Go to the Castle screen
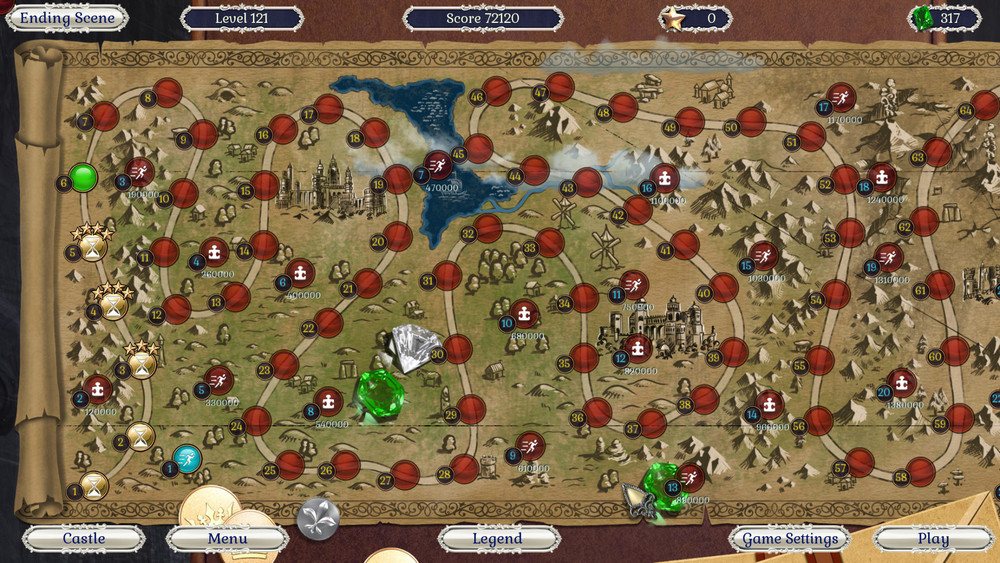1000x563 pixels. pyautogui.click(x=84, y=539)
